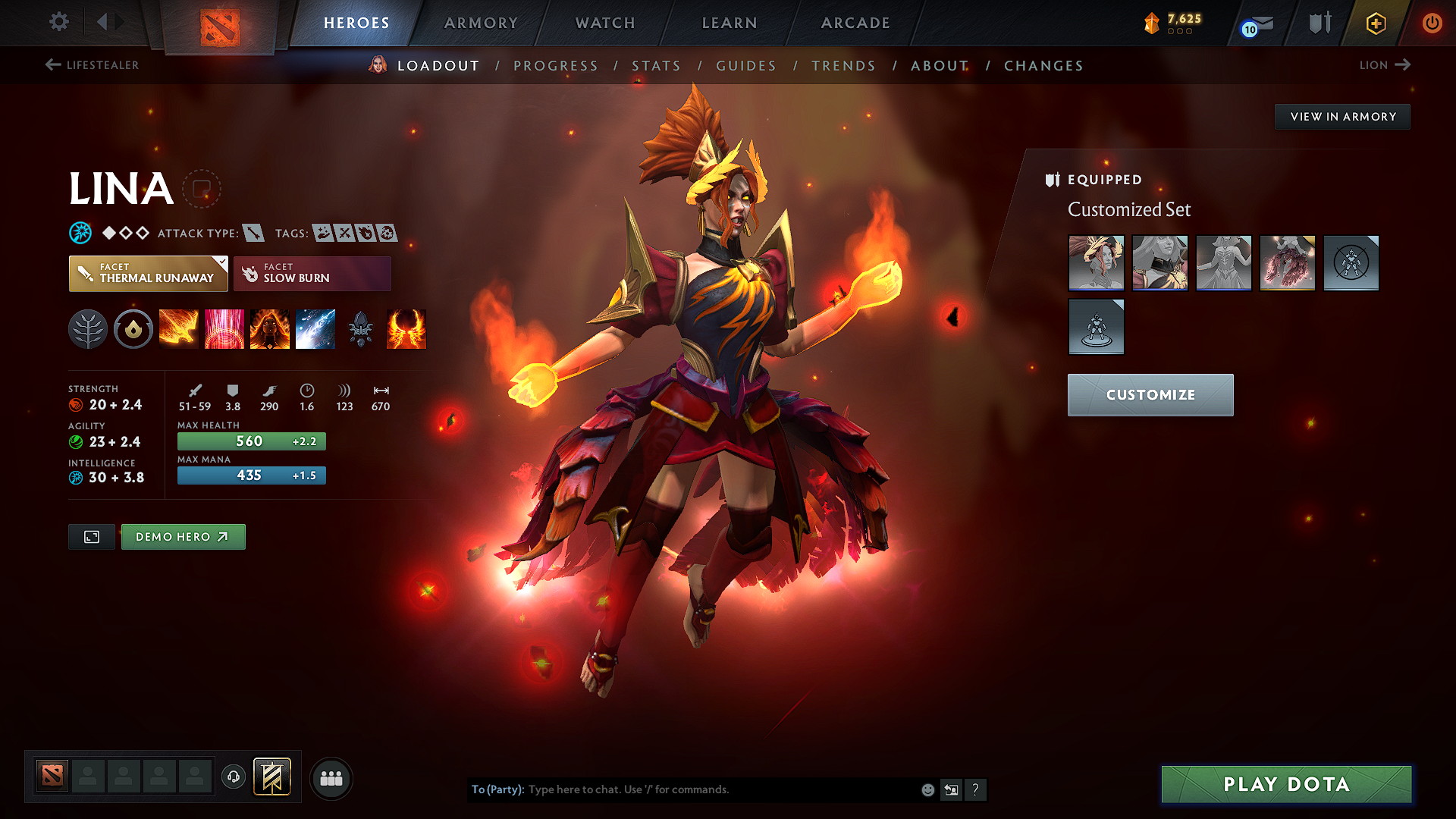This screenshot has height=819, width=1456.
Task: Open the Arcade tab
Action: tap(855, 23)
